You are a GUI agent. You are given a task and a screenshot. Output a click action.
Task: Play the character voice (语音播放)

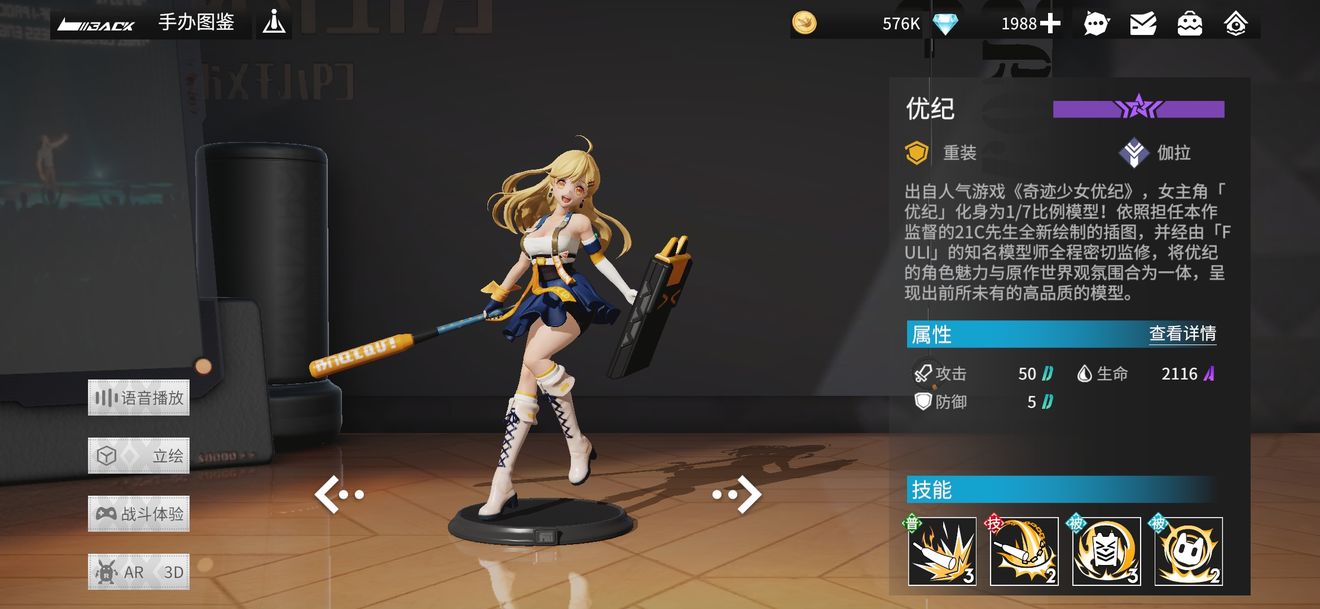[x=138, y=398]
